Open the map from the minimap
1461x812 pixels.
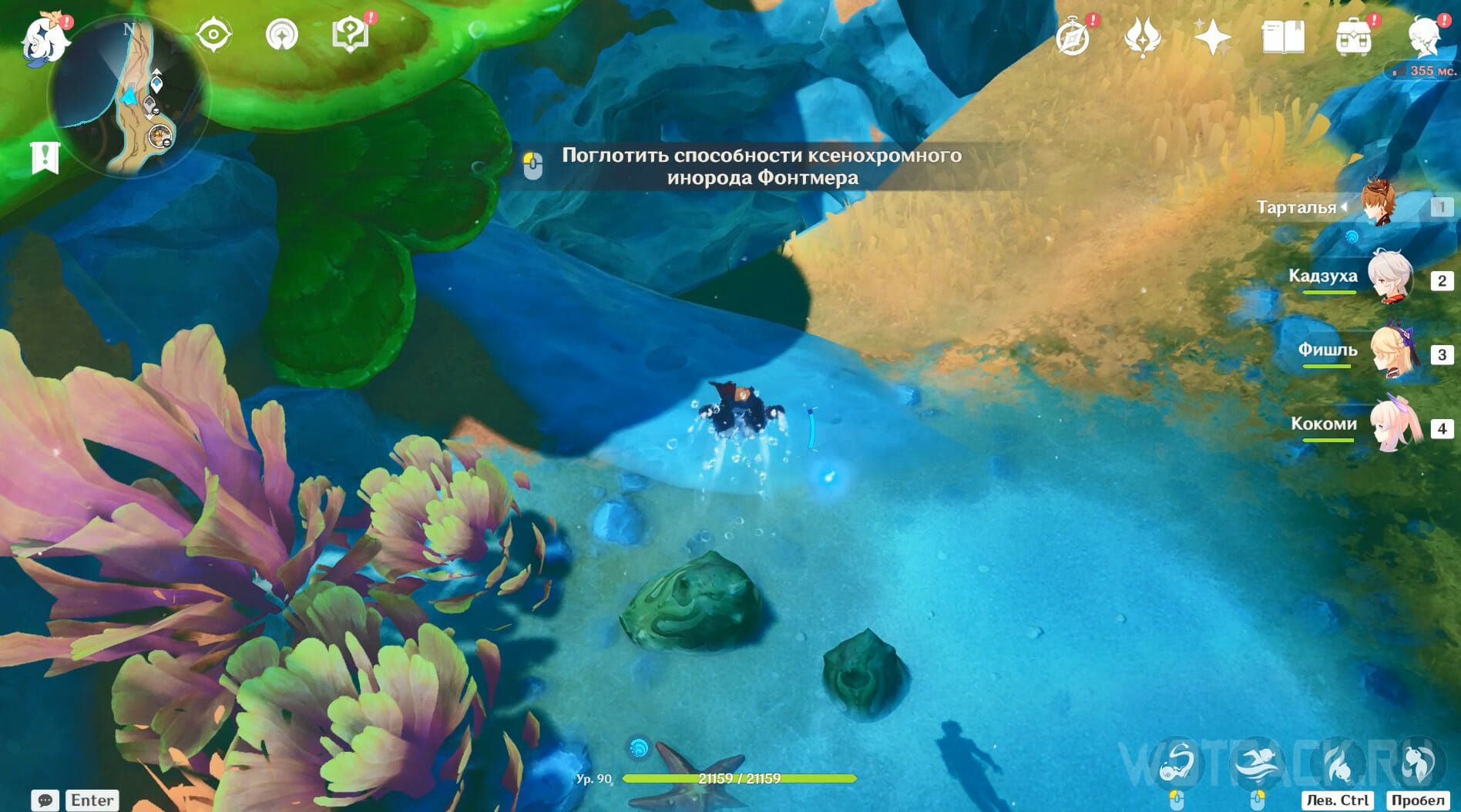128,97
